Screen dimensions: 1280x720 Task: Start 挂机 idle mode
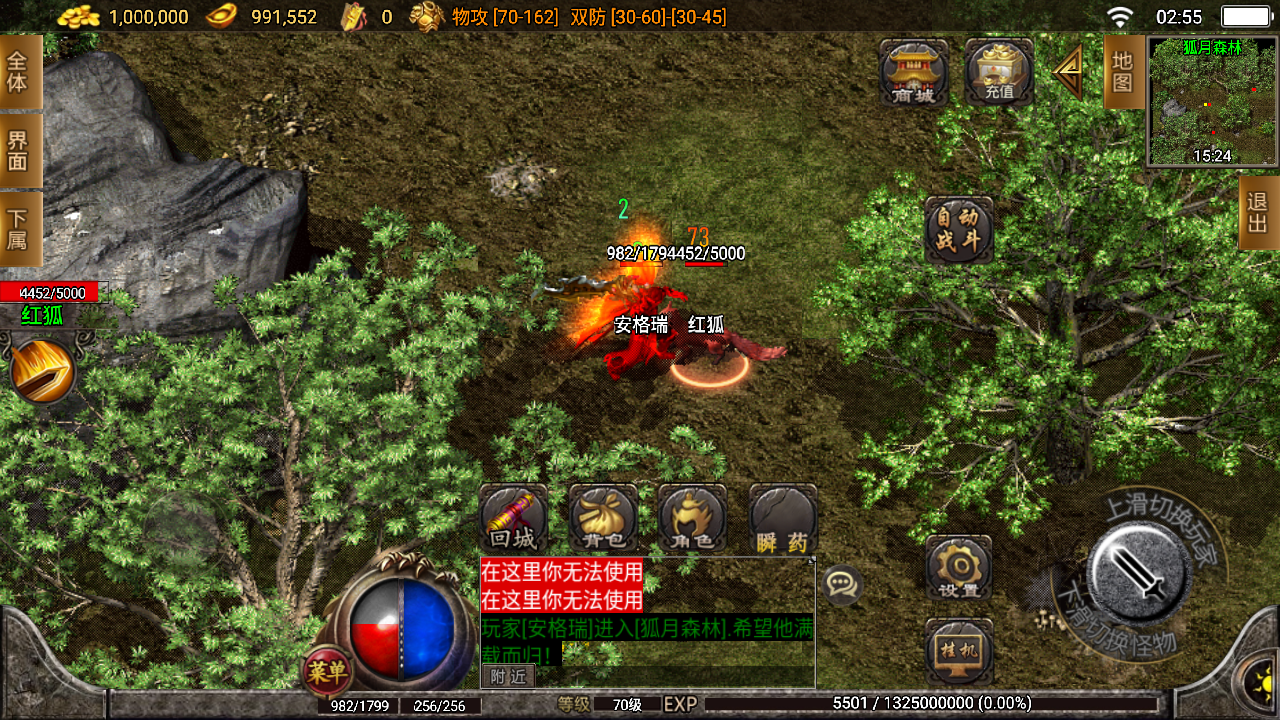pos(958,652)
